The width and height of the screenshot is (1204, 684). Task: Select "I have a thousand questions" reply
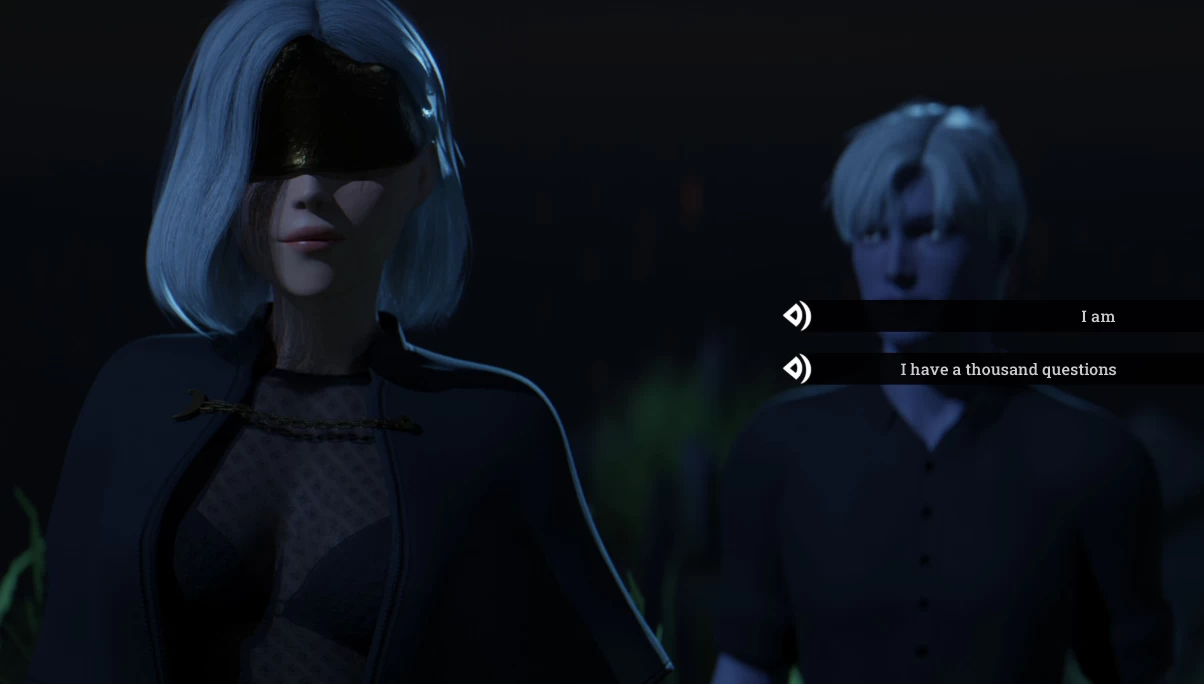[x=1007, y=370]
